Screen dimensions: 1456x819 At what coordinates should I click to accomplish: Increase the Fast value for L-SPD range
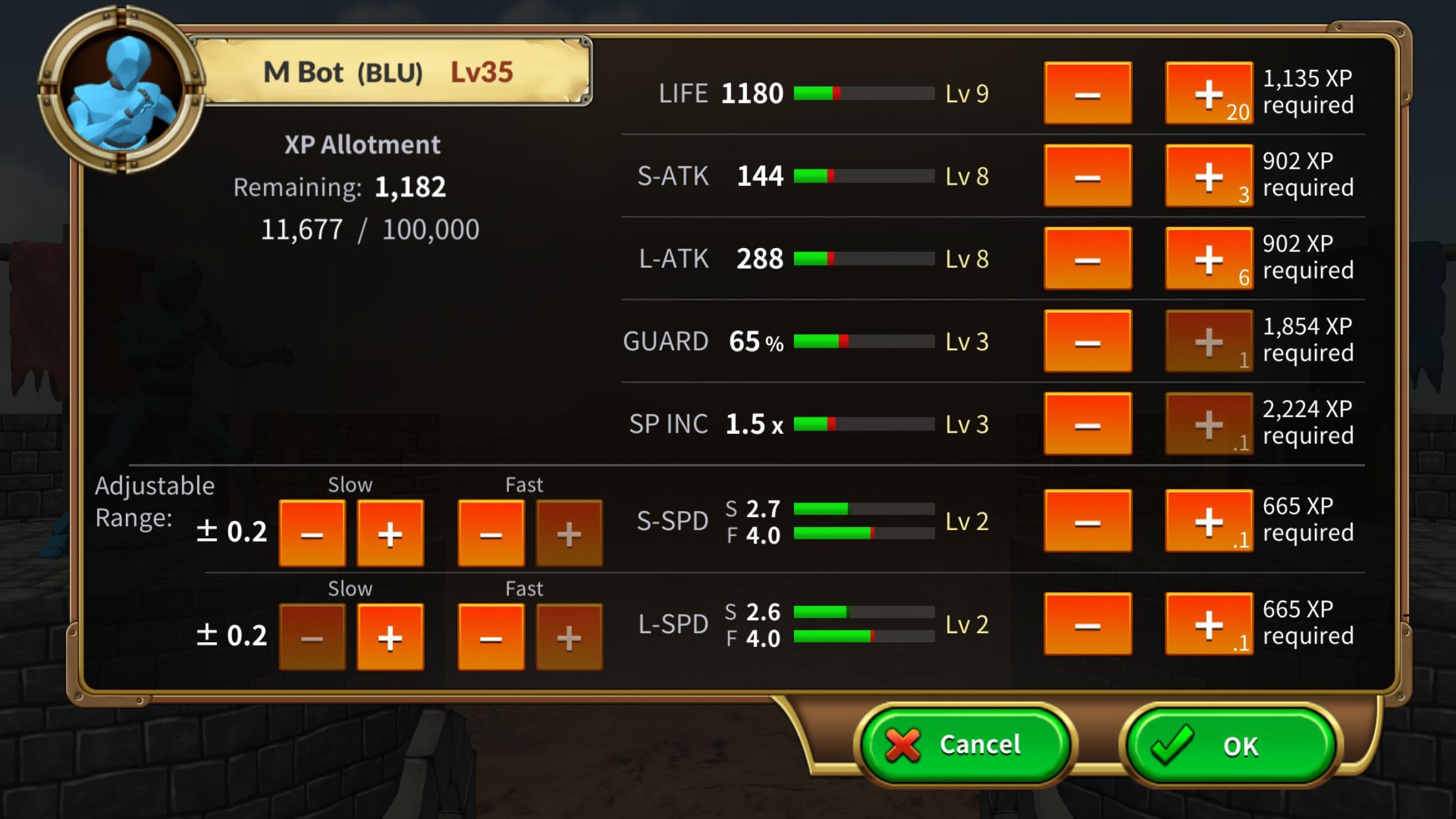[x=568, y=638]
